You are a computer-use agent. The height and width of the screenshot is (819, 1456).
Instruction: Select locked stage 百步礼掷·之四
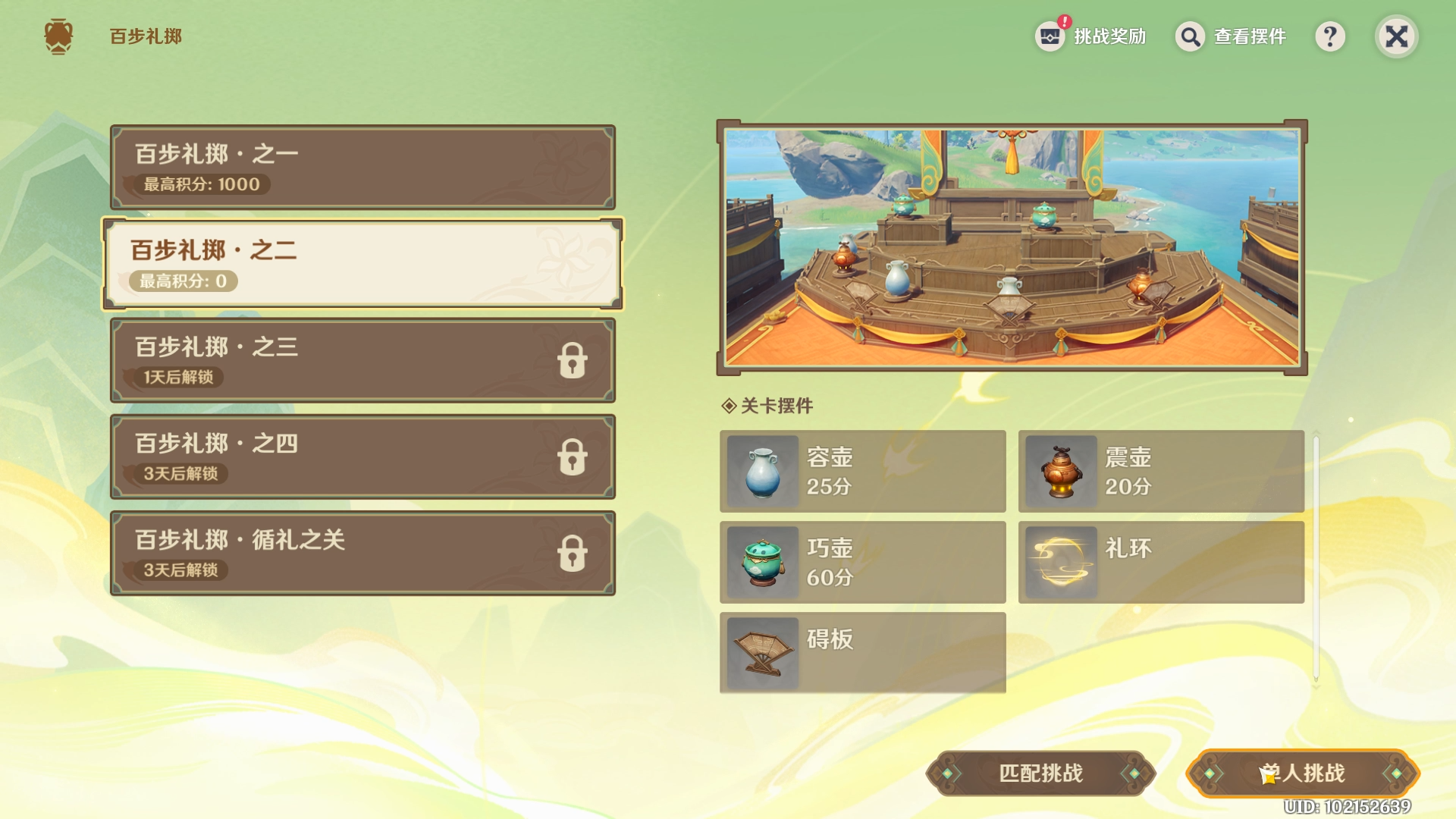[x=362, y=457]
